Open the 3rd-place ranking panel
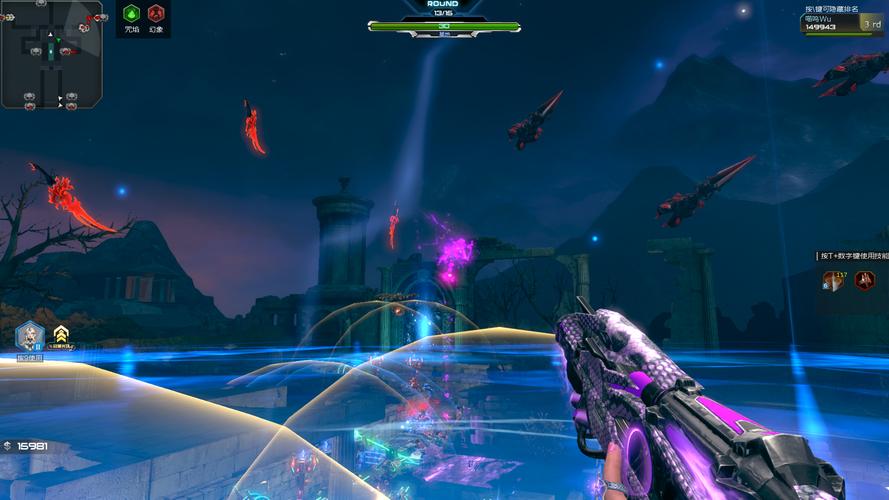The width and height of the screenshot is (889, 500). (x=844, y=24)
